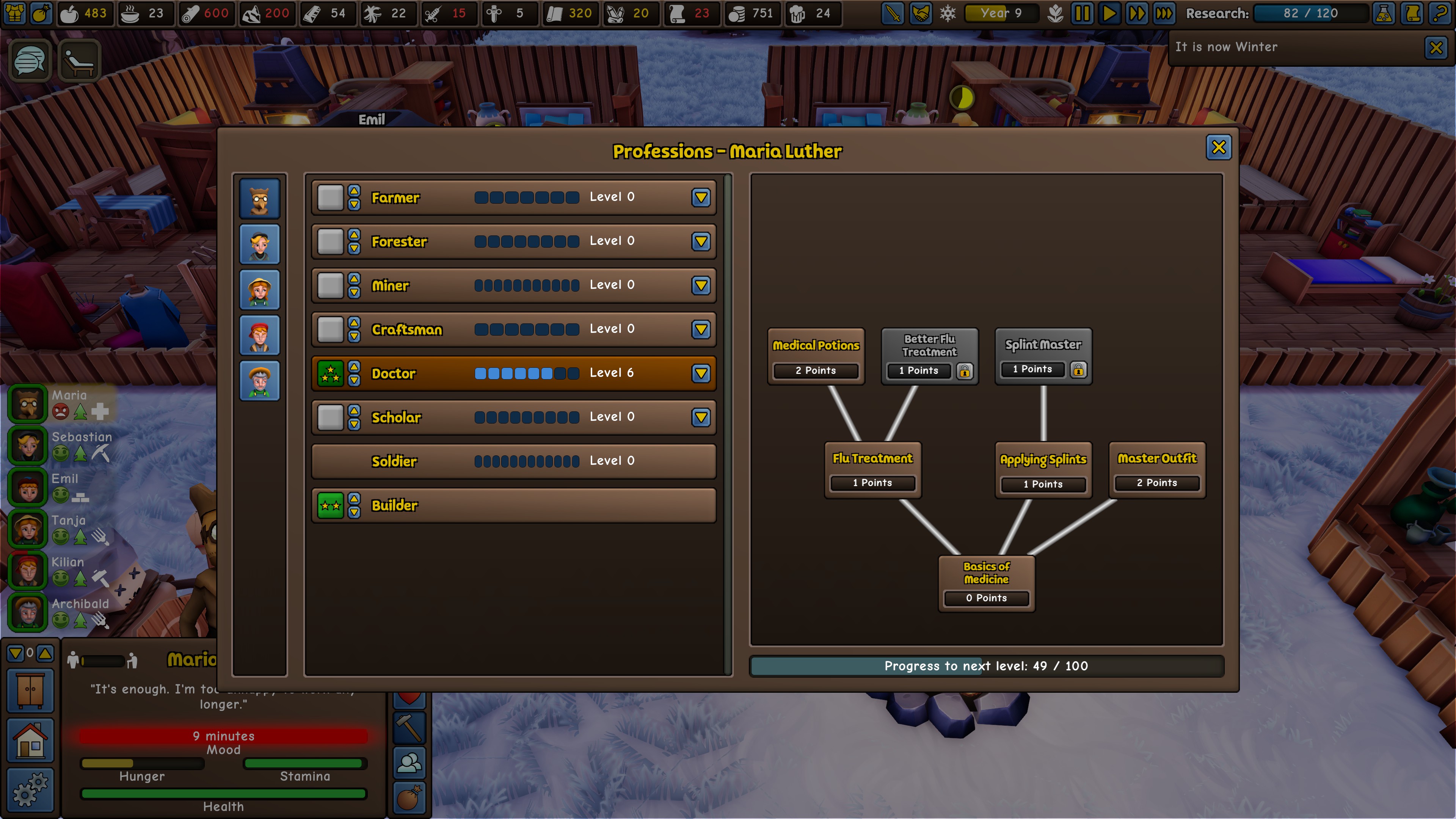Open the house building menu
The height and width of the screenshot is (819, 1456).
[30, 741]
